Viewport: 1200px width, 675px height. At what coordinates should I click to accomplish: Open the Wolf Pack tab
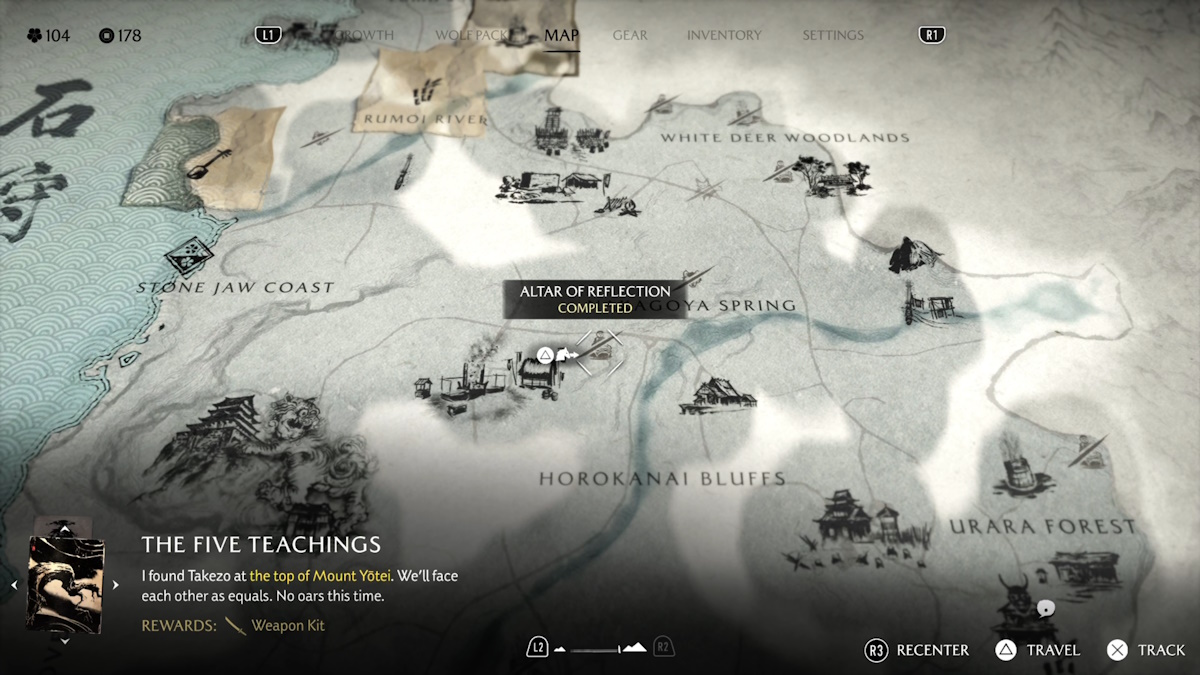tap(474, 35)
